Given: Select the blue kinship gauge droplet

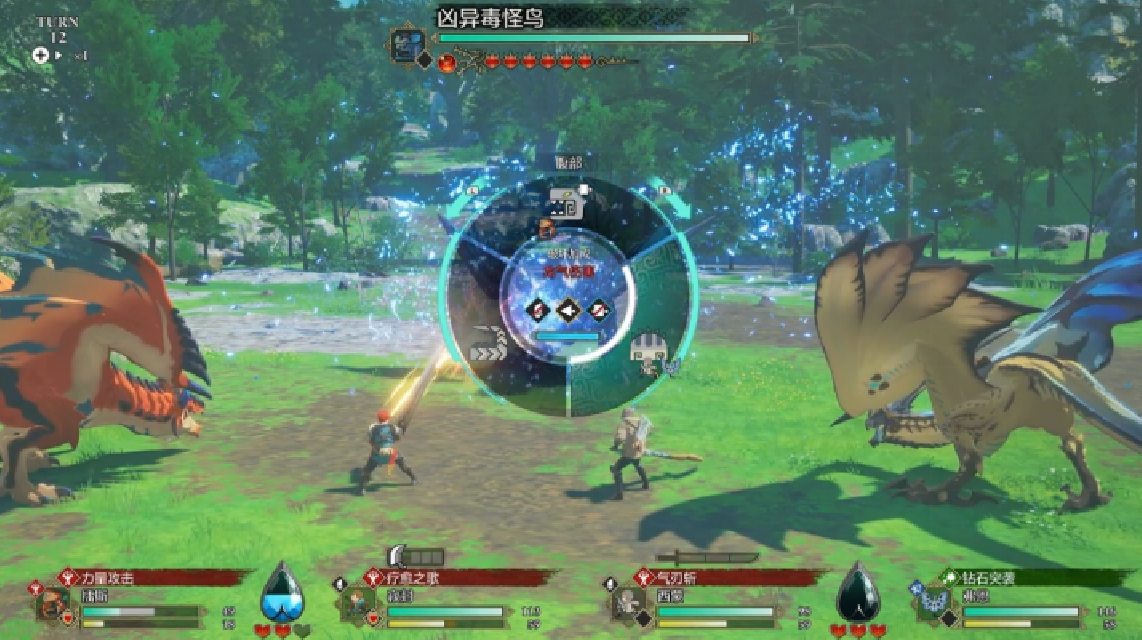Looking at the screenshot, I should pyautogui.click(x=282, y=596).
